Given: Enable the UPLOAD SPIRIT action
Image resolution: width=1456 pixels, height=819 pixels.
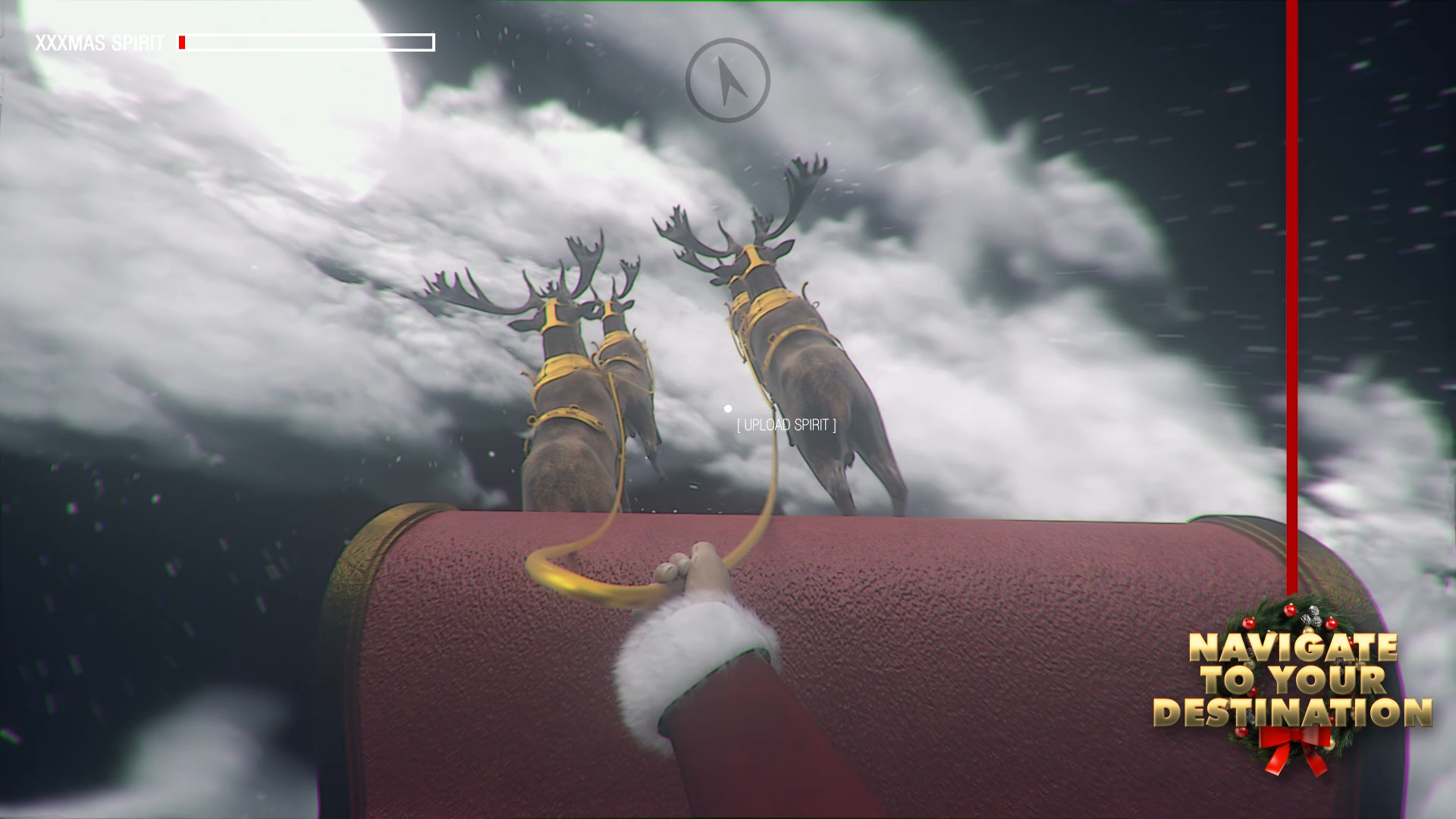Looking at the screenshot, I should point(786,426).
